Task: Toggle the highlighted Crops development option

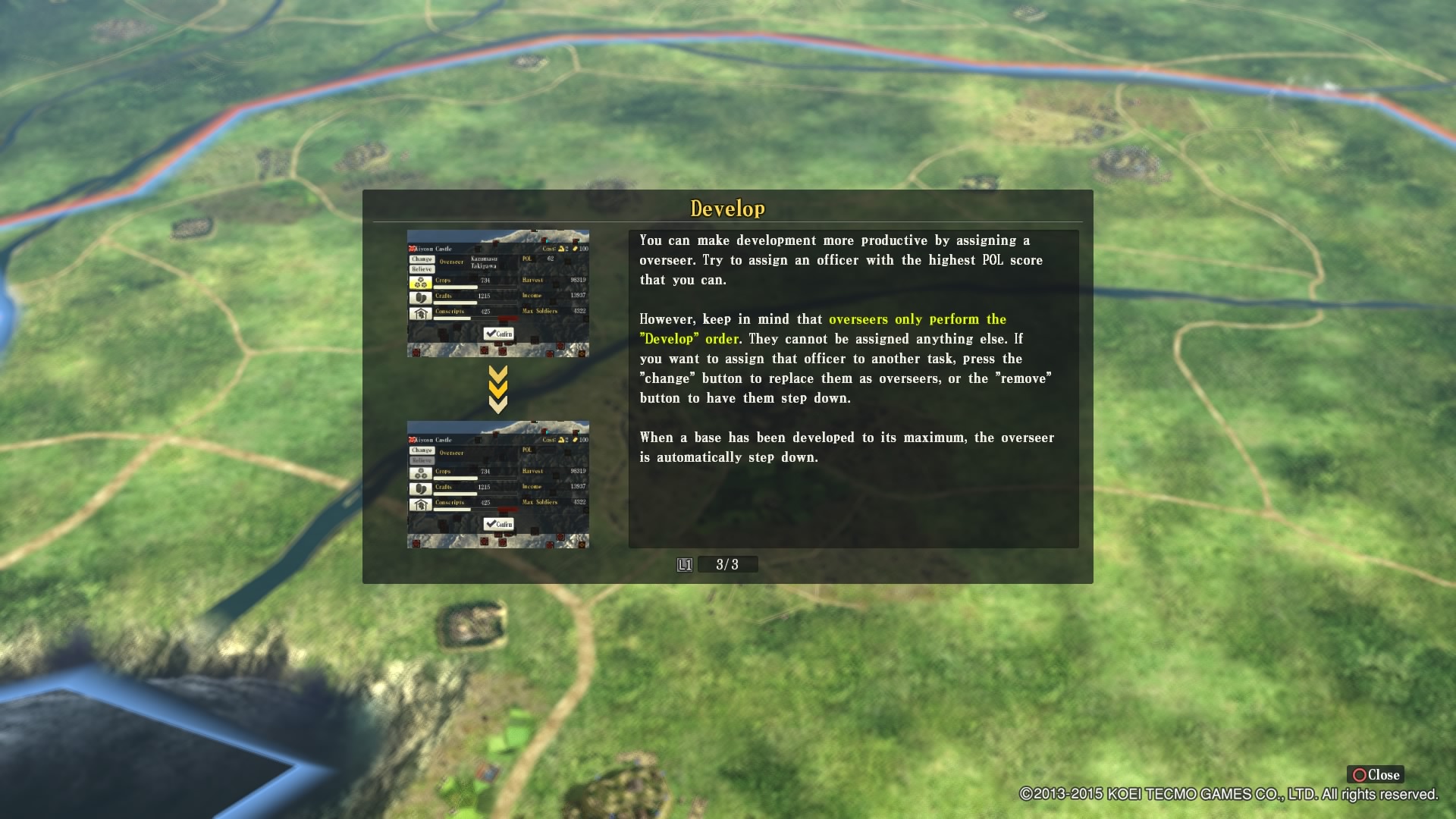Action: 421,283
